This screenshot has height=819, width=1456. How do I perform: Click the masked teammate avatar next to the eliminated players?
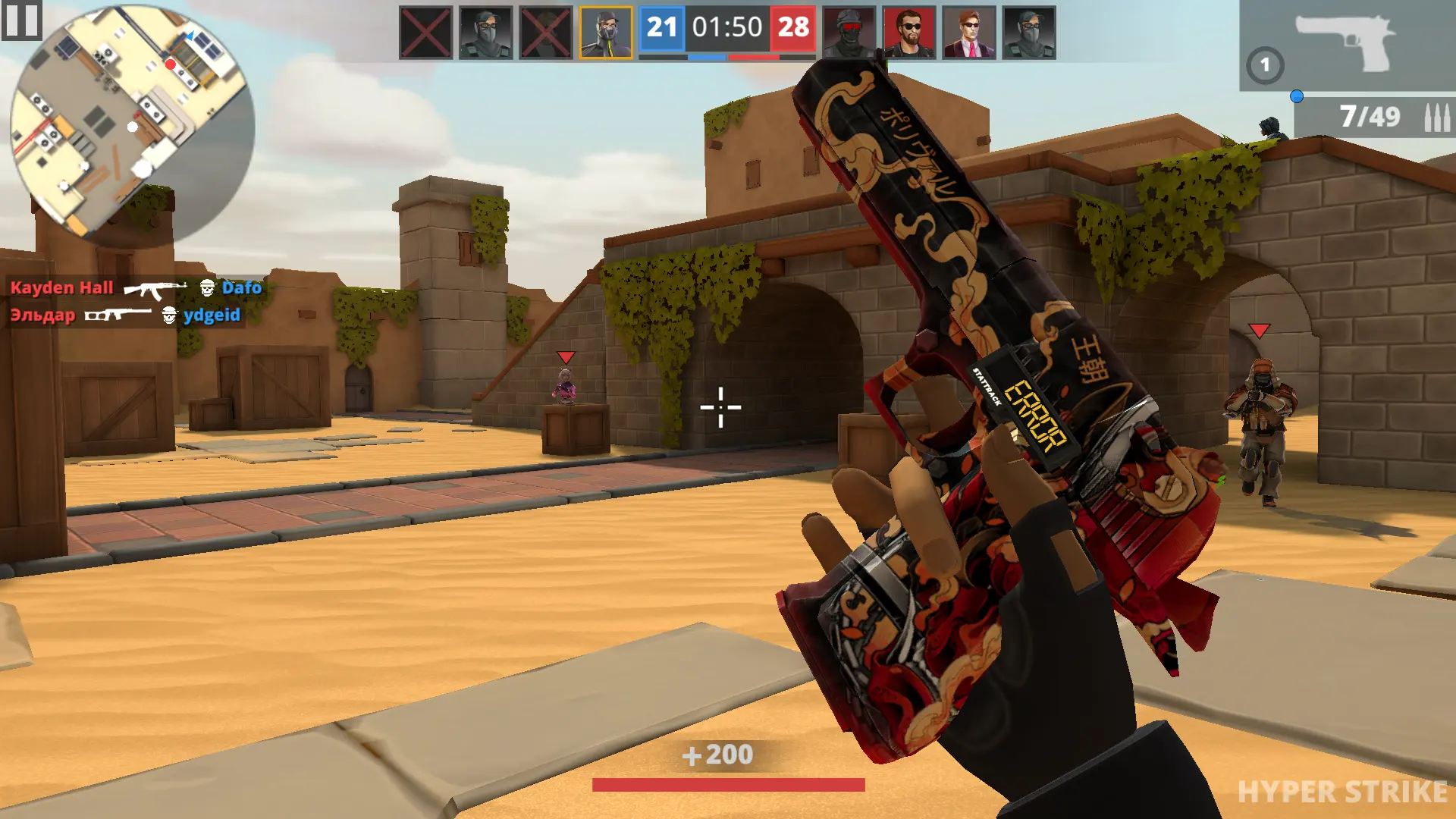(483, 32)
